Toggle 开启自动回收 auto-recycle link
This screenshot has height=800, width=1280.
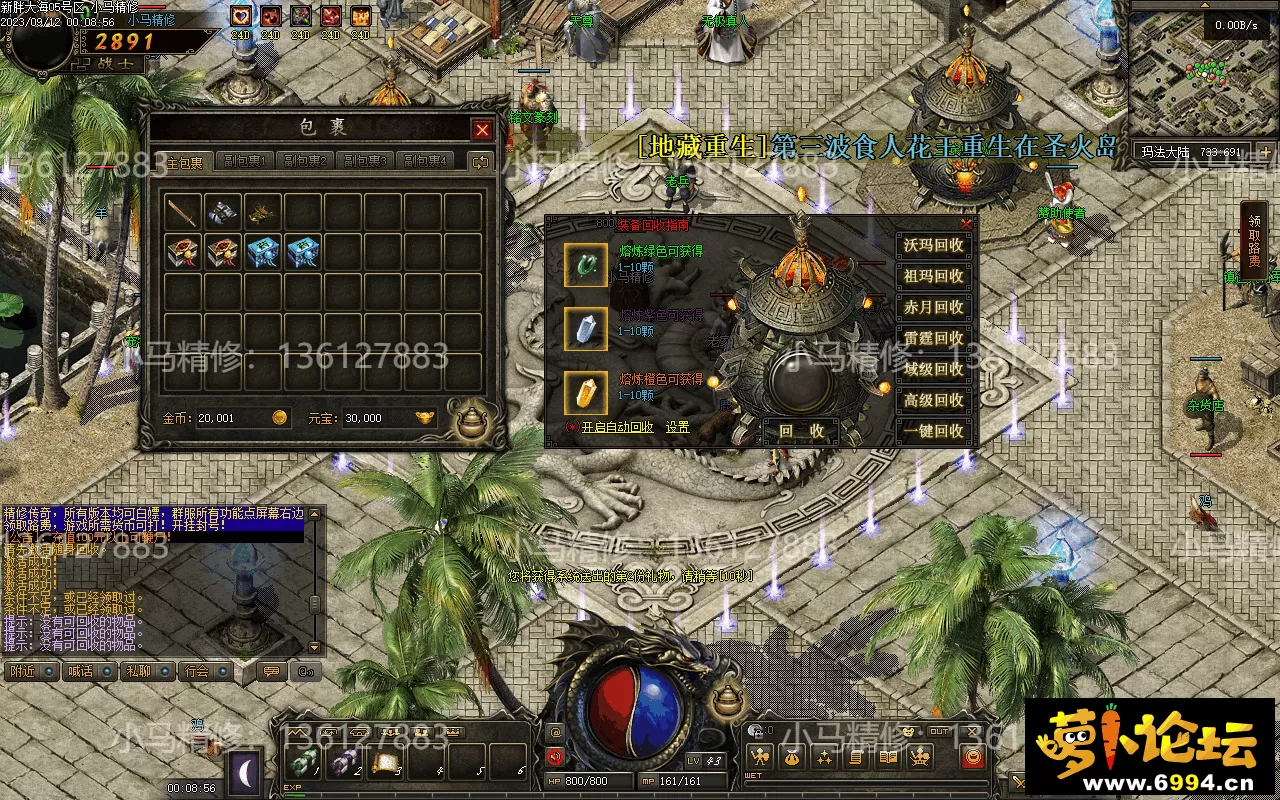[x=617, y=427]
